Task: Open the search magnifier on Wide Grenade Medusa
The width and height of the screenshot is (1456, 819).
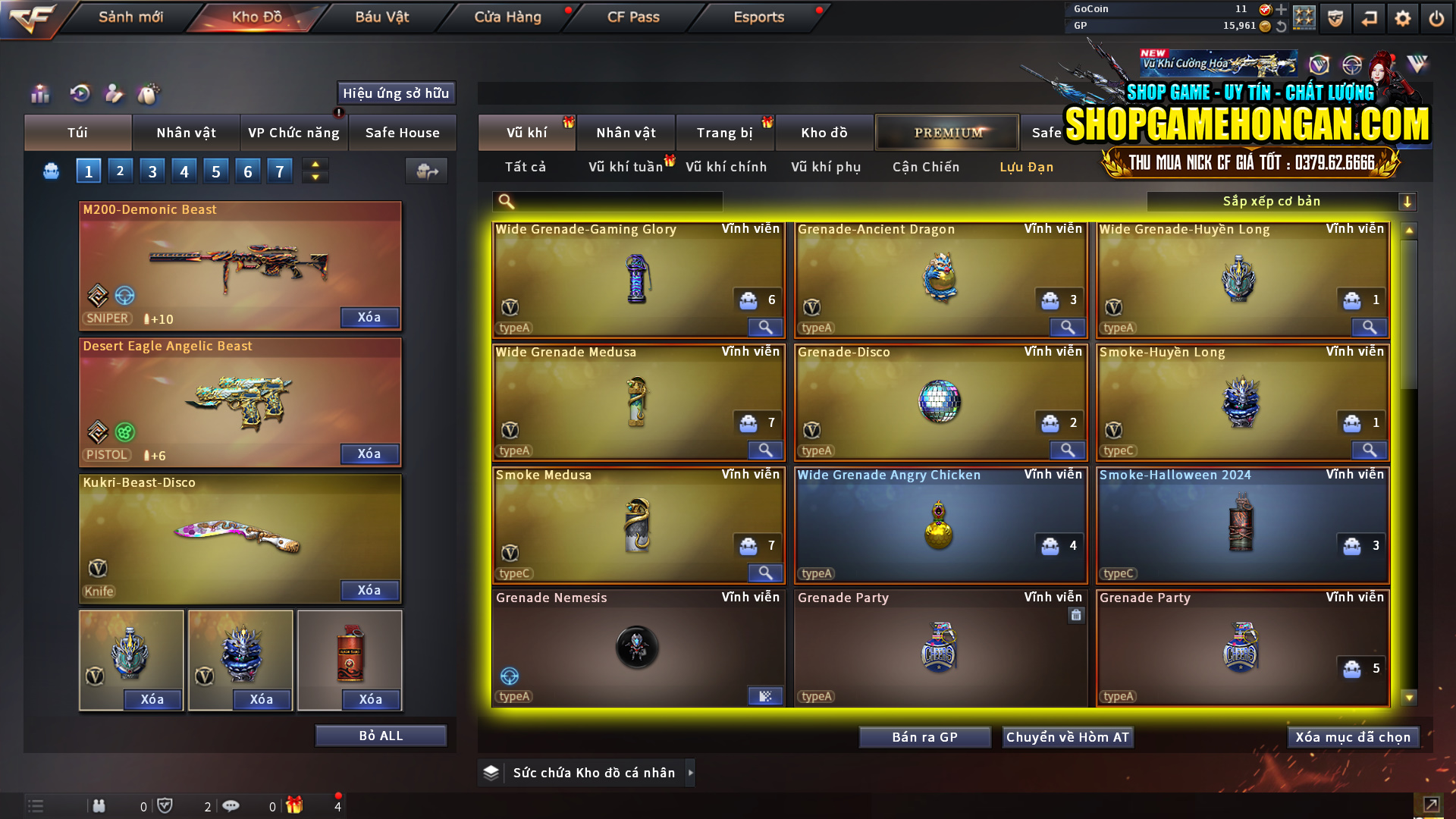Action: [x=765, y=450]
